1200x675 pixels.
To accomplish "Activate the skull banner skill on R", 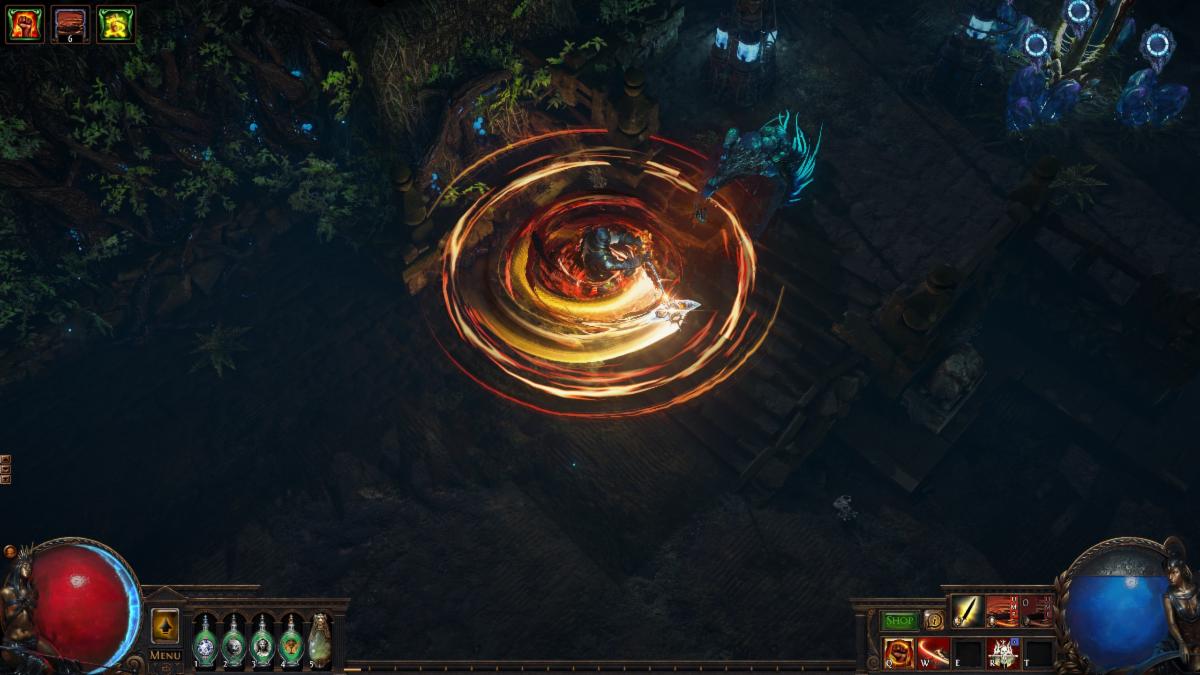I will 1003,652.
